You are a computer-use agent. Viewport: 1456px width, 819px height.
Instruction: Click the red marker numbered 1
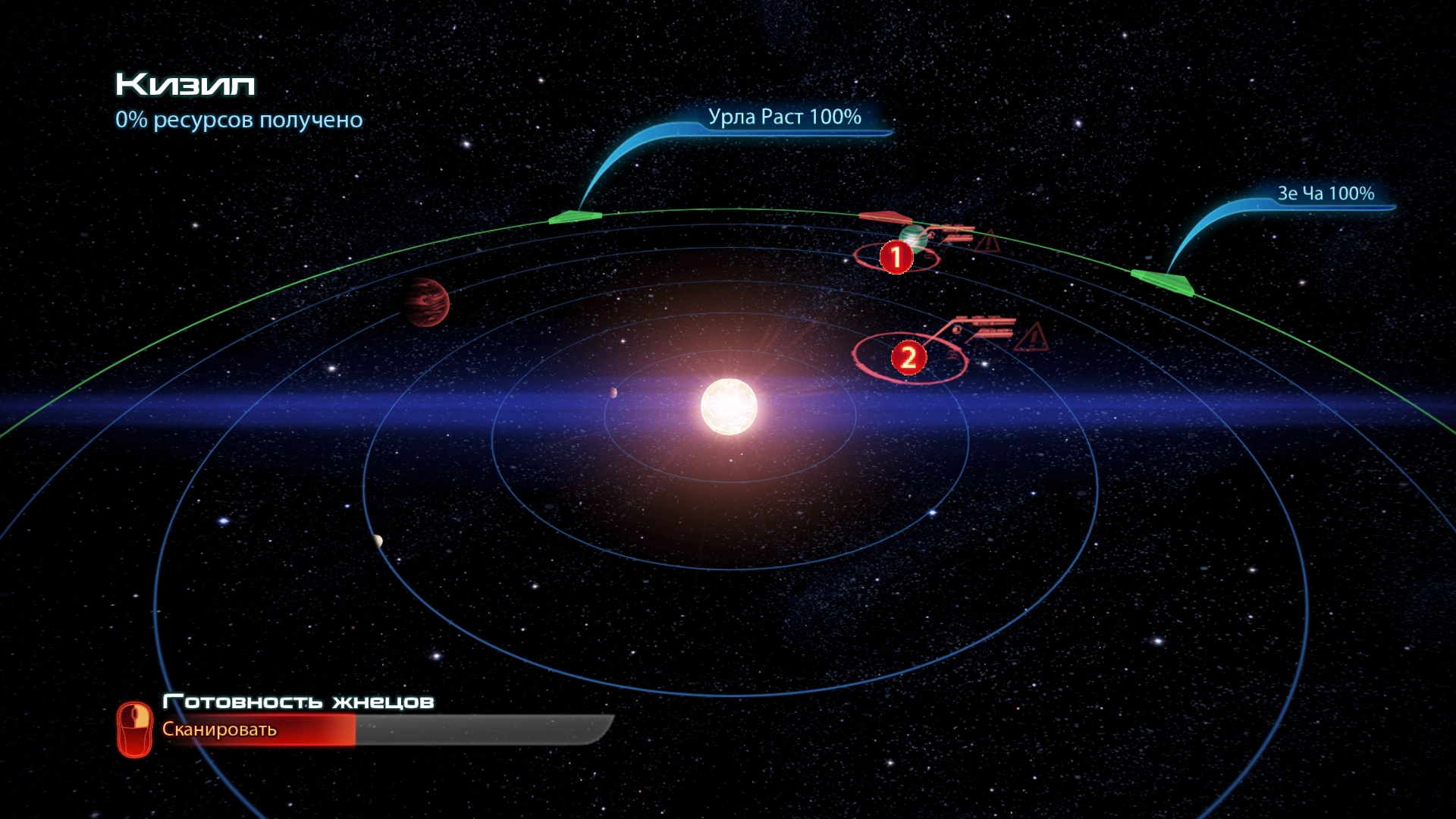point(896,257)
